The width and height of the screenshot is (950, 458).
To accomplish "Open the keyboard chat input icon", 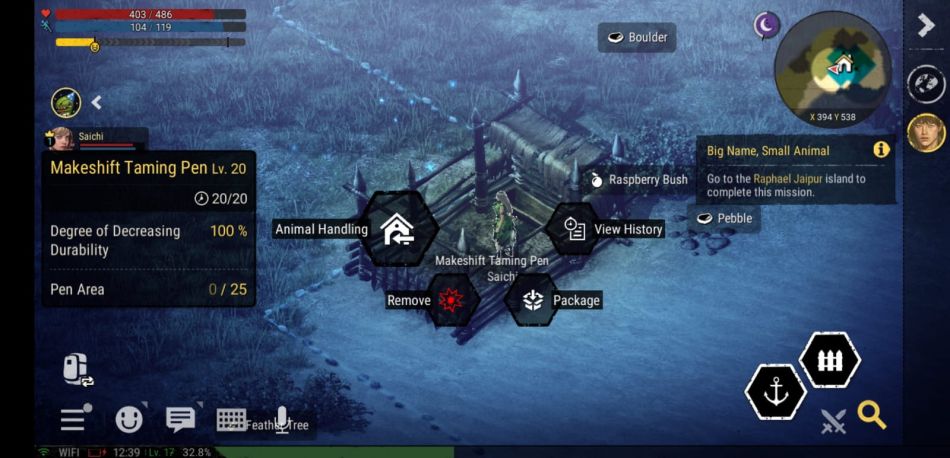I will pos(232,420).
